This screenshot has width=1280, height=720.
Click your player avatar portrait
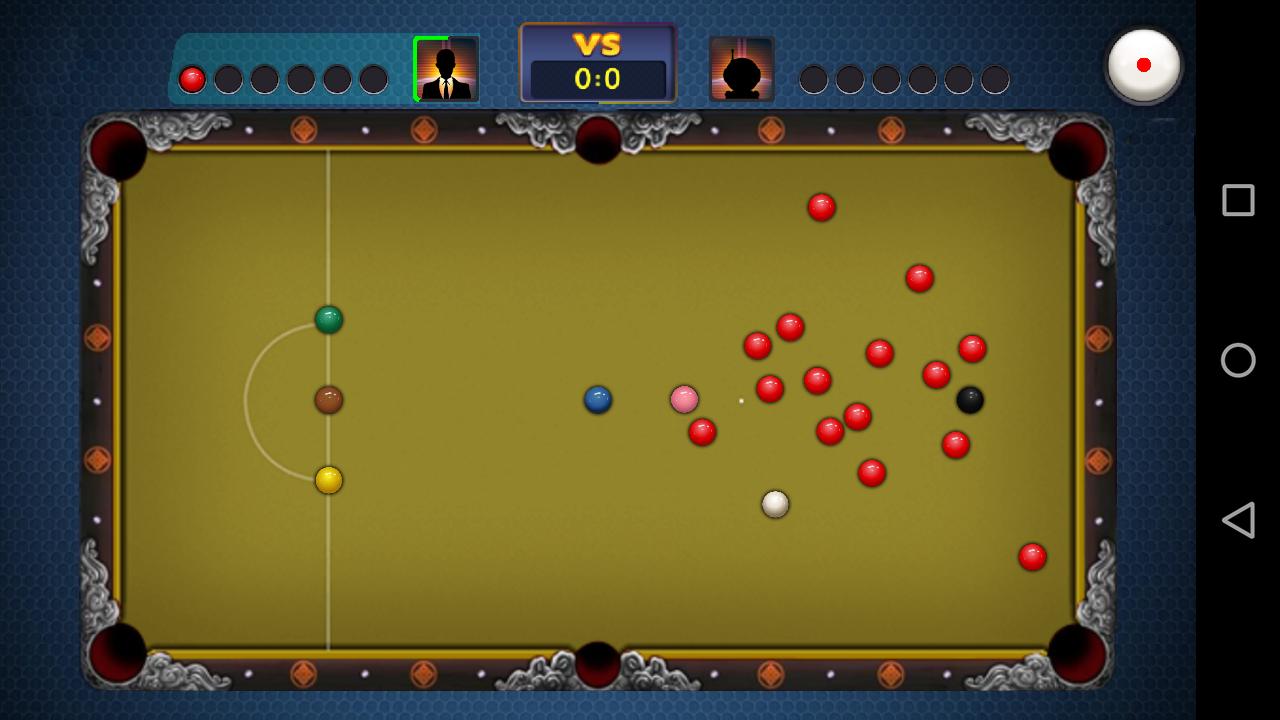pos(446,70)
